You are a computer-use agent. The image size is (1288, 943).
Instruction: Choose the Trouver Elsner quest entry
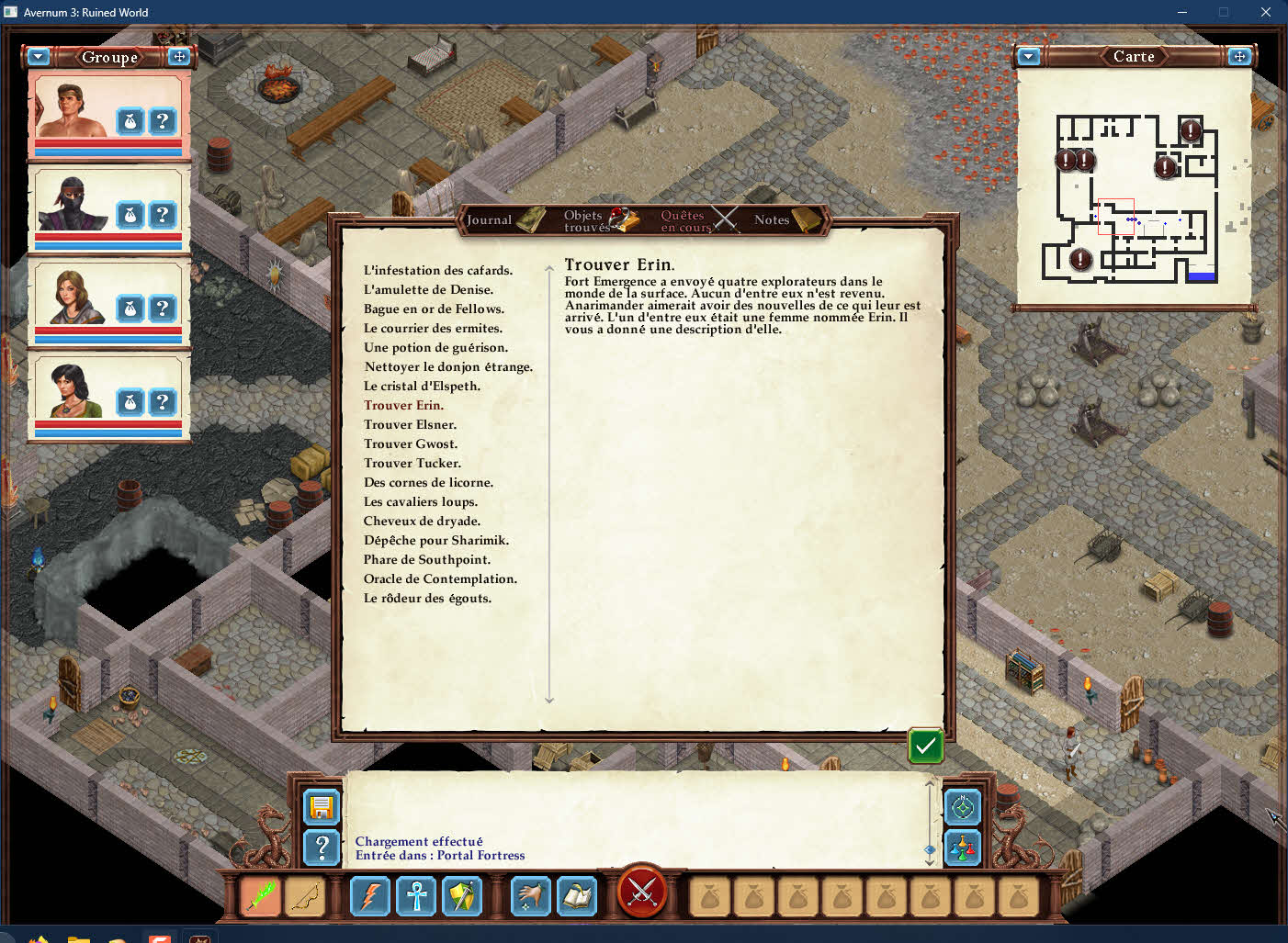click(410, 424)
